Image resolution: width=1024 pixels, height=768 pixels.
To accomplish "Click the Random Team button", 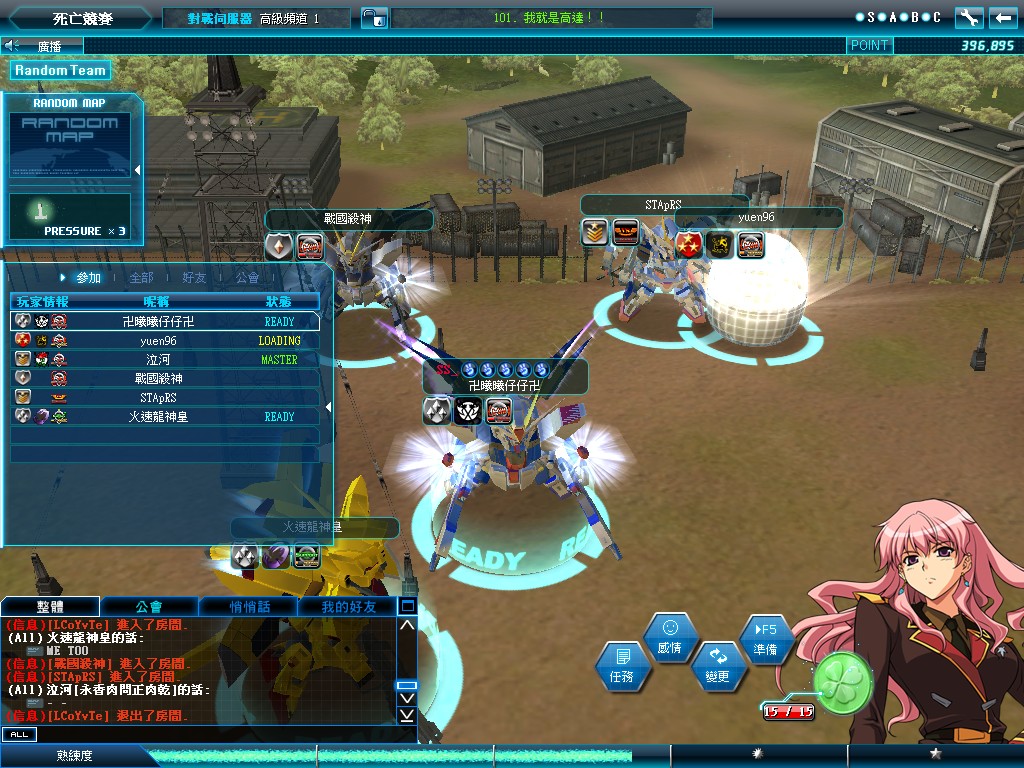I will pyautogui.click(x=60, y=71).
